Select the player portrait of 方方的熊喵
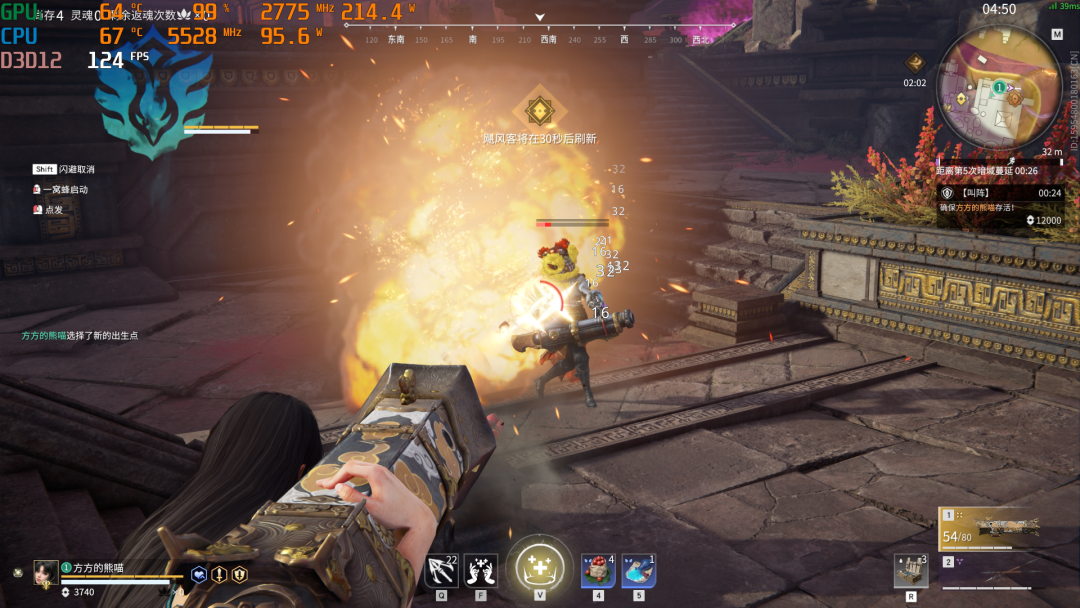 [46, 572]
